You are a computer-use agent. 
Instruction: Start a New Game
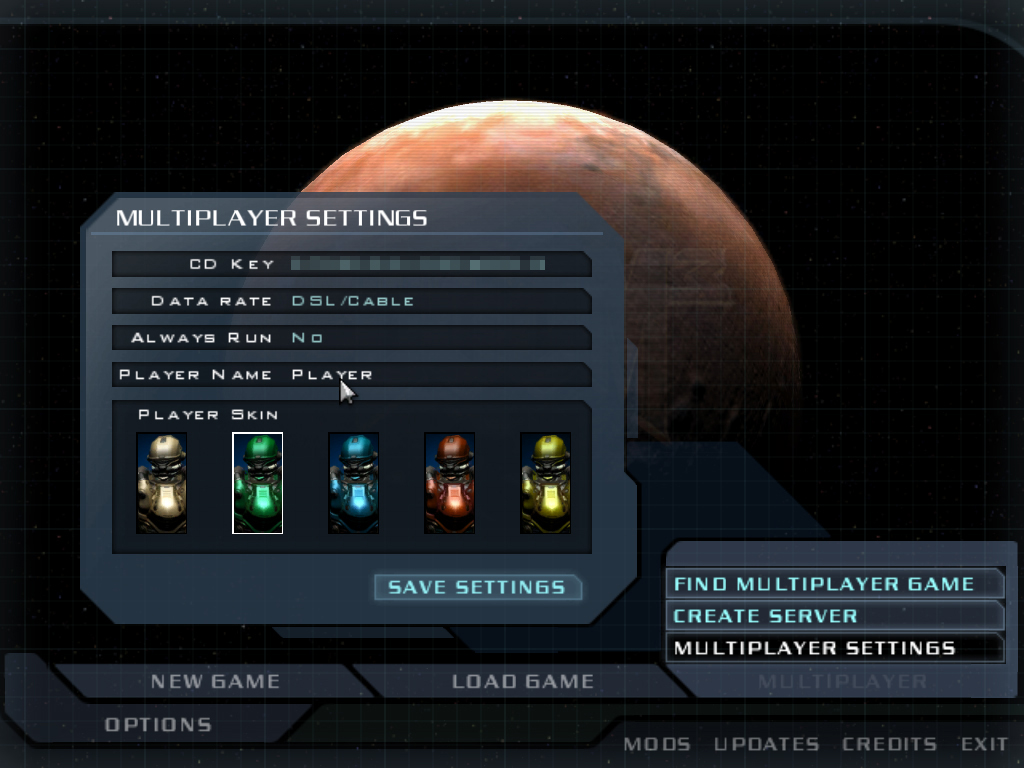point(215,682)
